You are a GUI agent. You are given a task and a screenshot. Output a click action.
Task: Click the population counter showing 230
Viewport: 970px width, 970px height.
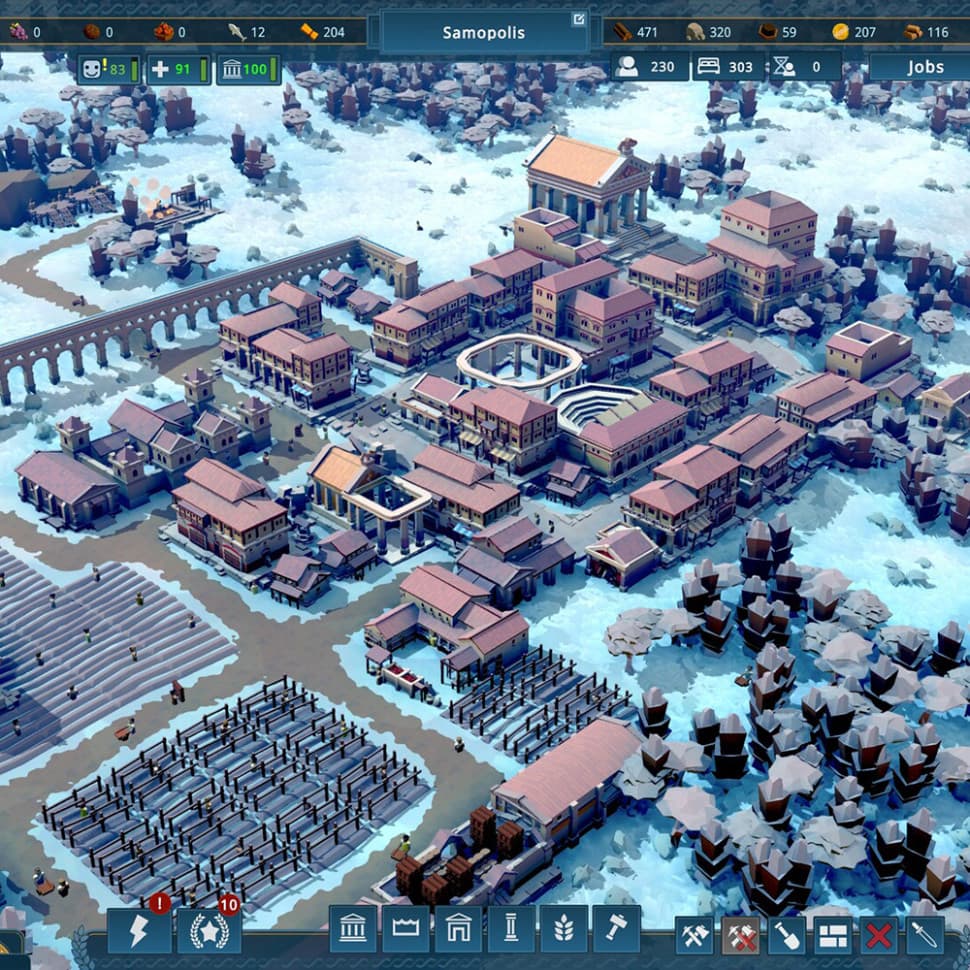pos(650,67)
